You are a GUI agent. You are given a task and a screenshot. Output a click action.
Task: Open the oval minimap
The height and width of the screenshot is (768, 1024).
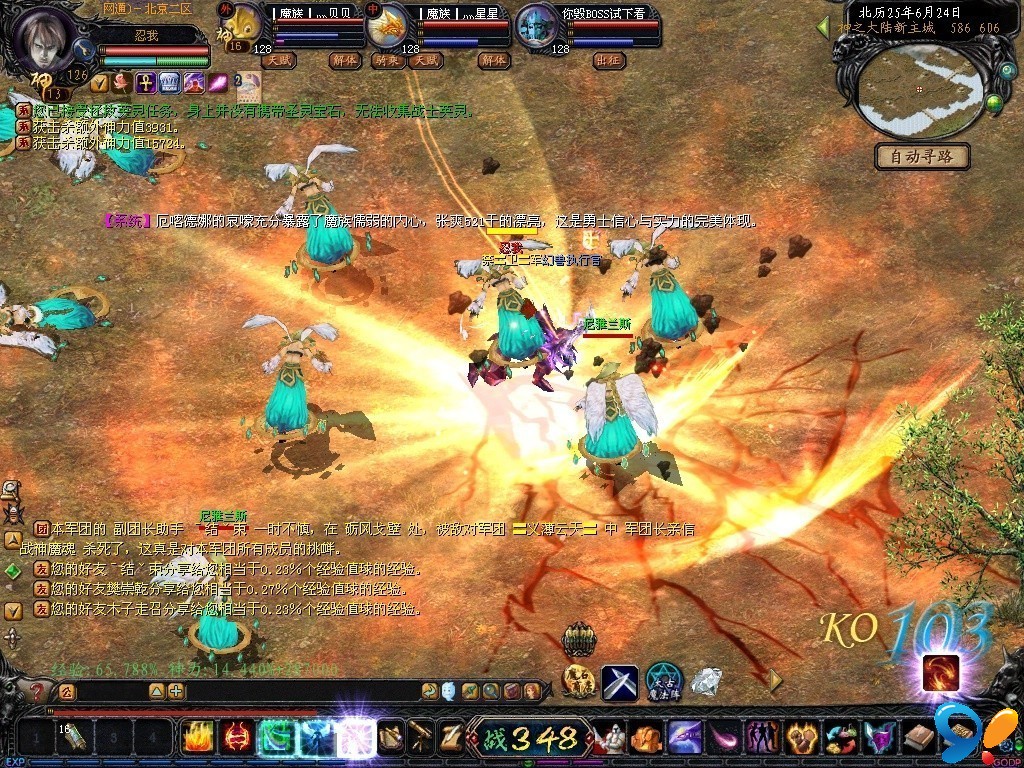point(920,92)
